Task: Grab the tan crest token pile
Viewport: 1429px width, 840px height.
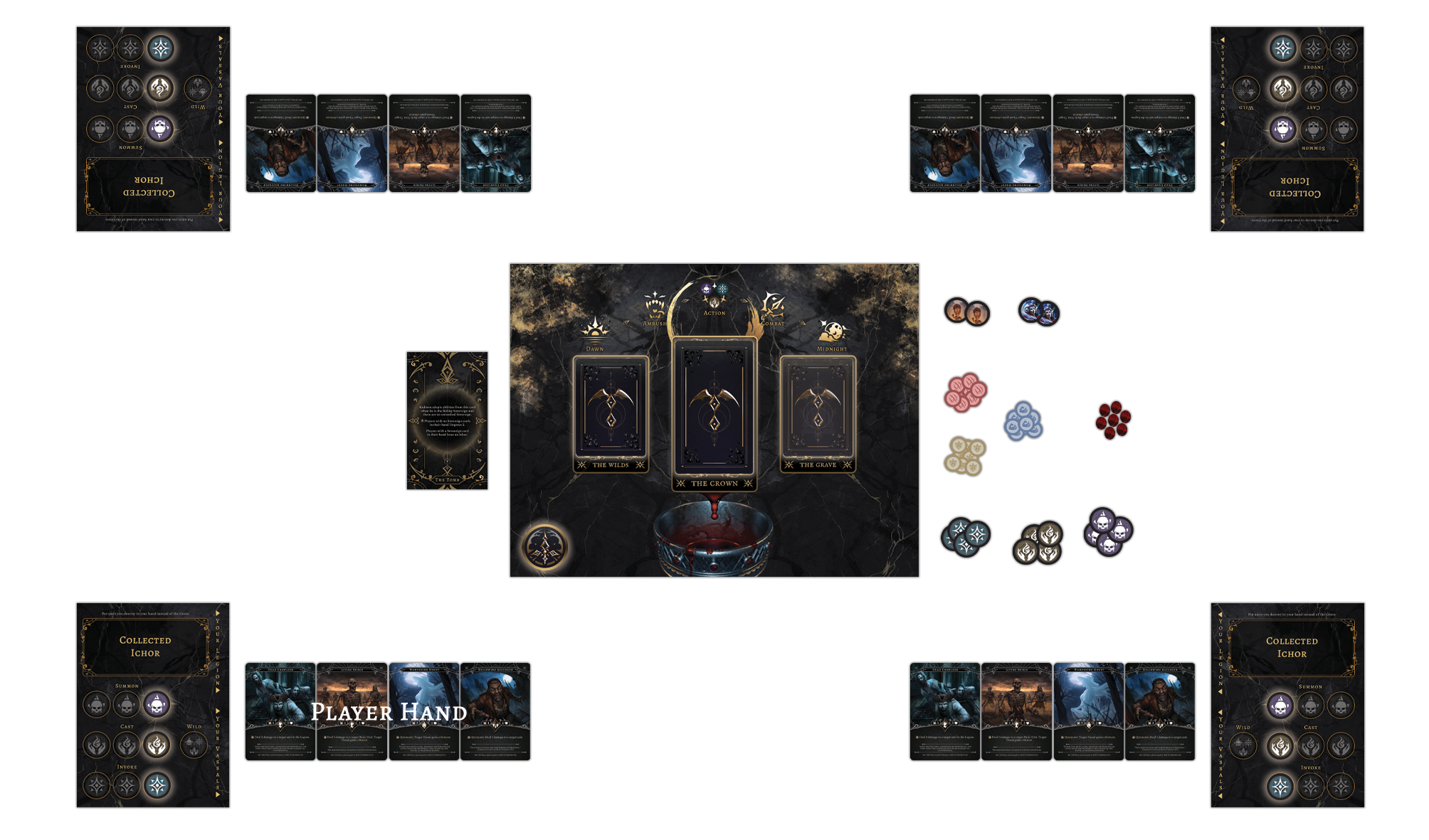Action: tap(964, 455)
